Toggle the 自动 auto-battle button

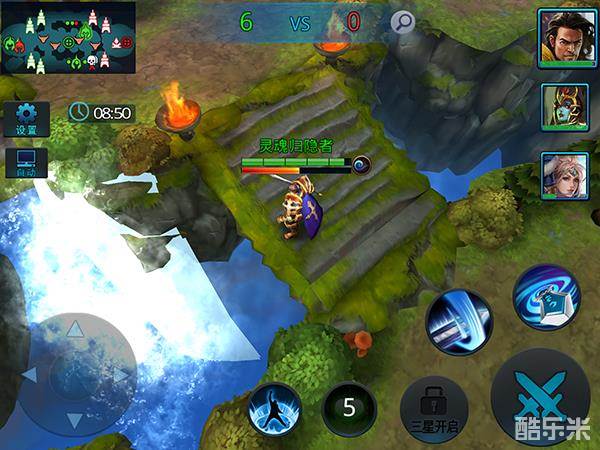click(x=26, y=164)
